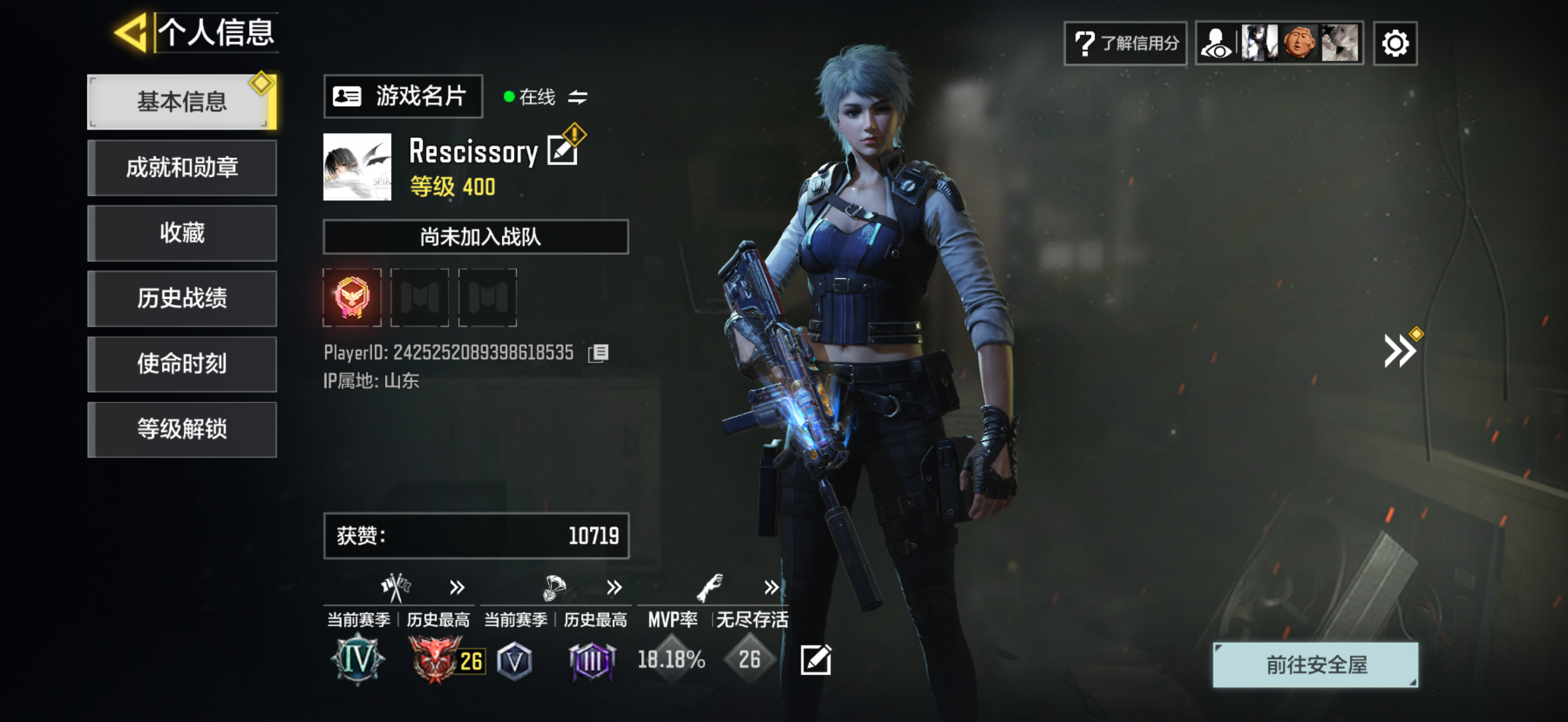Show the 等级解锁 tab
The width and height of the screenshot is (1568, 722).
(x=182, y=429)
